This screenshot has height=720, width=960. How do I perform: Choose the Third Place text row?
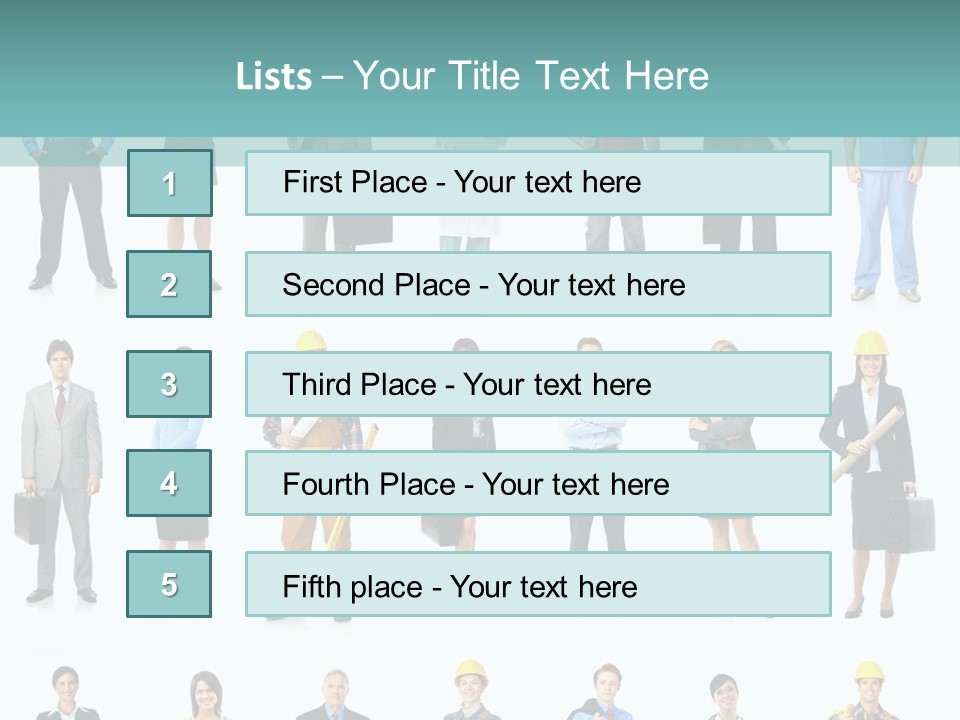[x=538, y=384]
